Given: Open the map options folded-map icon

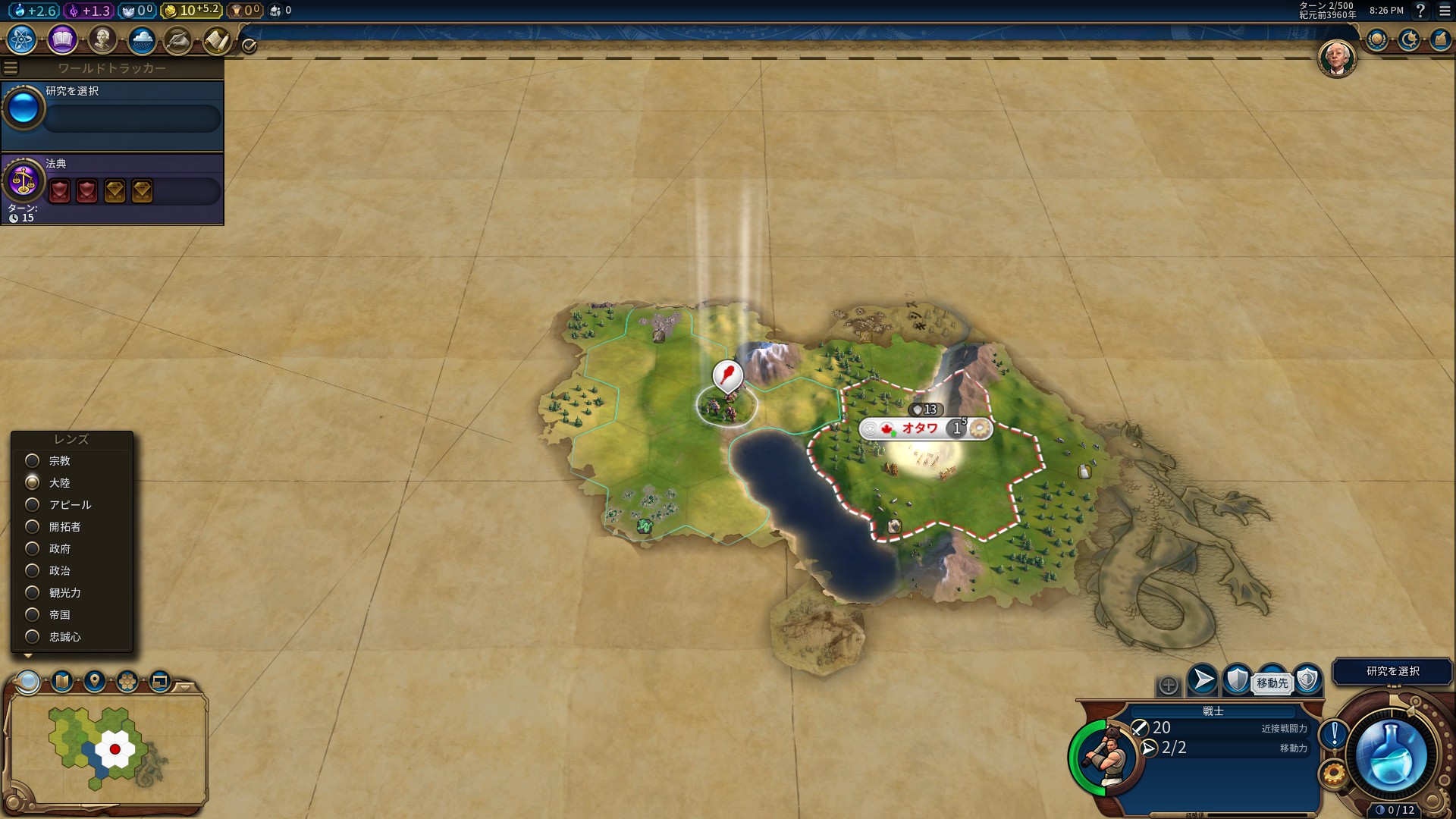Looking at the screenshot, I should tap(62, 681).
